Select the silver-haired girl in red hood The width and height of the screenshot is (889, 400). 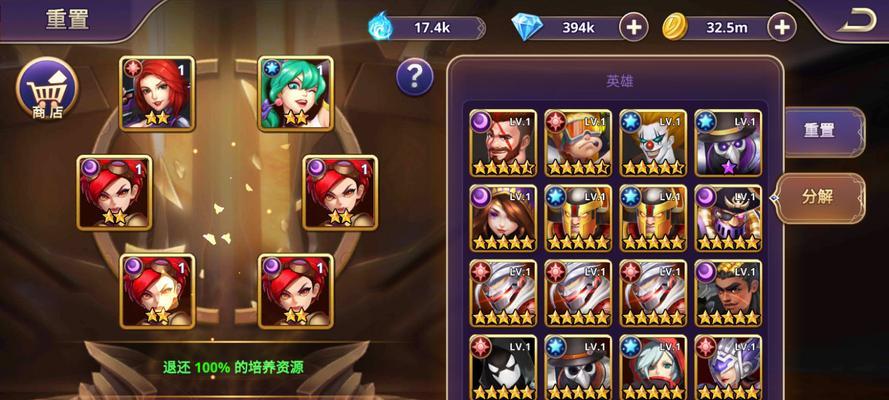[652, 366]
